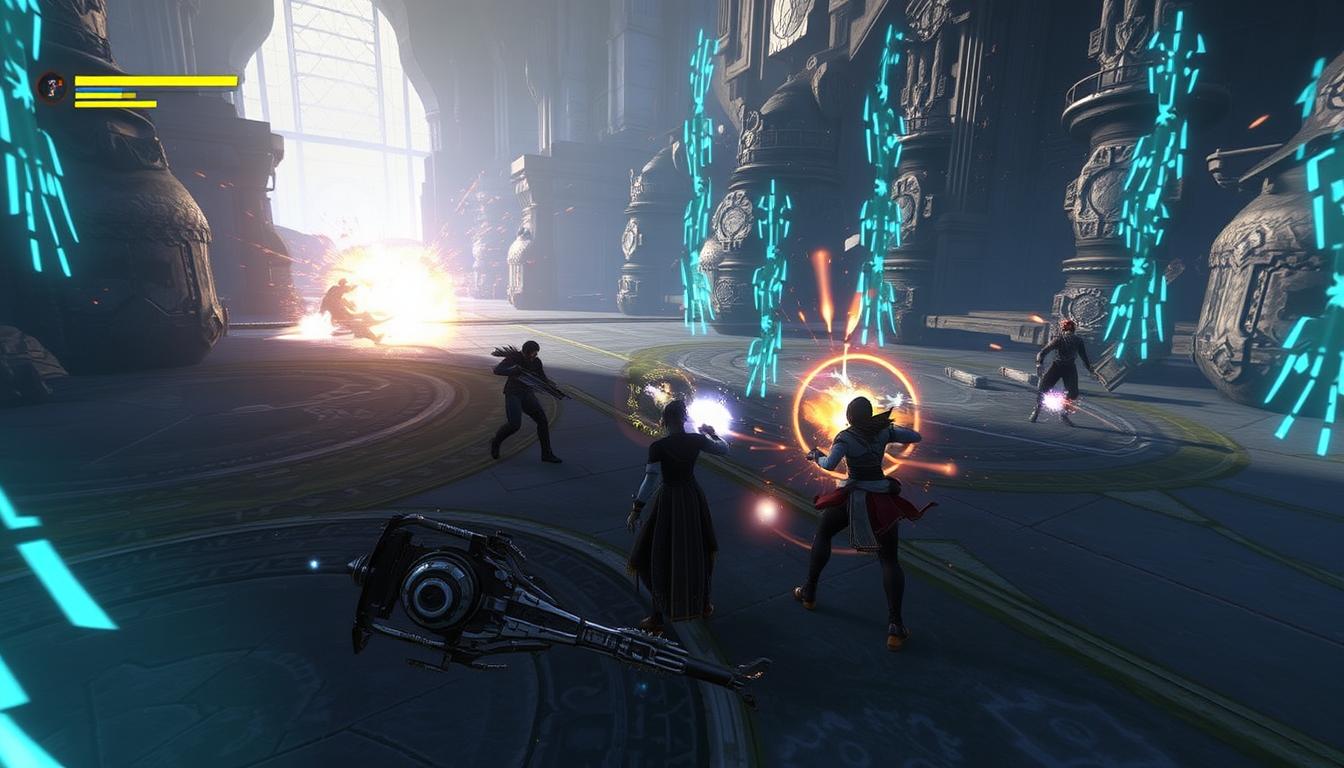Click the character portrait icon
1344x768 pixels.
50,88
